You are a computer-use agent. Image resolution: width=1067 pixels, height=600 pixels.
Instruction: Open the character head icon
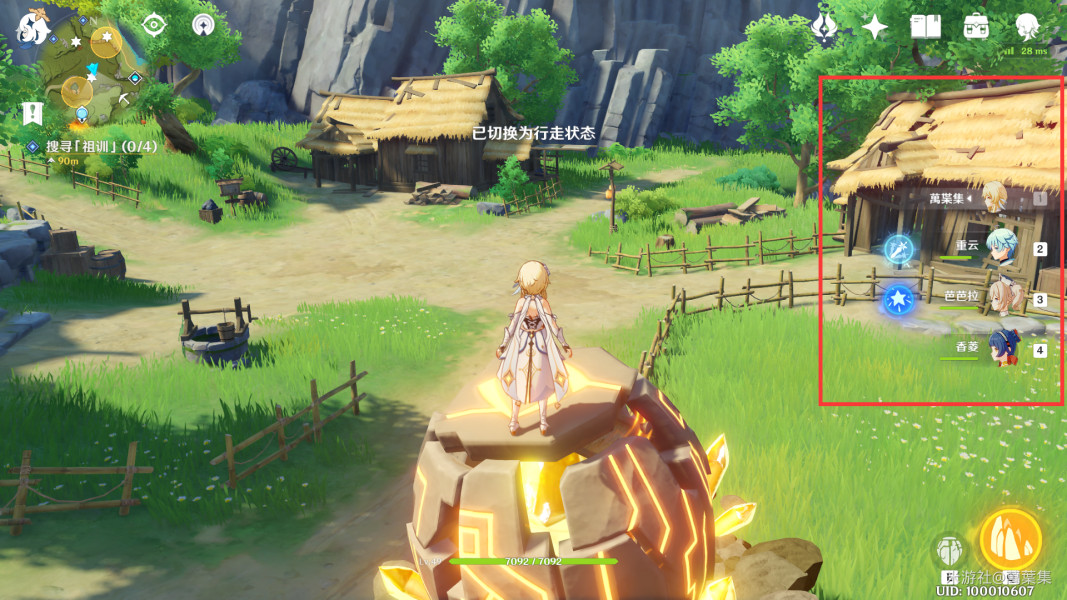(x=1027, y=27)
